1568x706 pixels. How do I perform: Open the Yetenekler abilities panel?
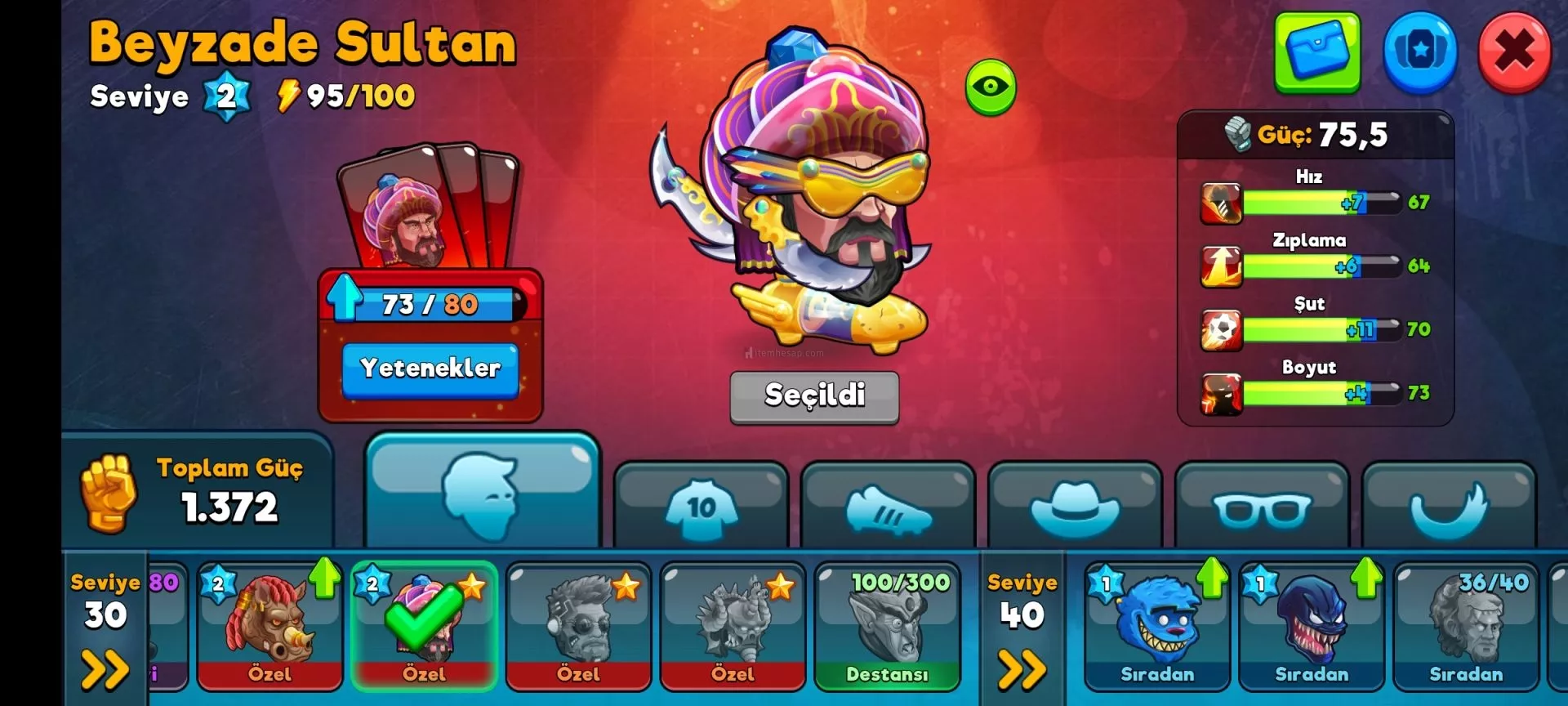click(x=430, y=369)
